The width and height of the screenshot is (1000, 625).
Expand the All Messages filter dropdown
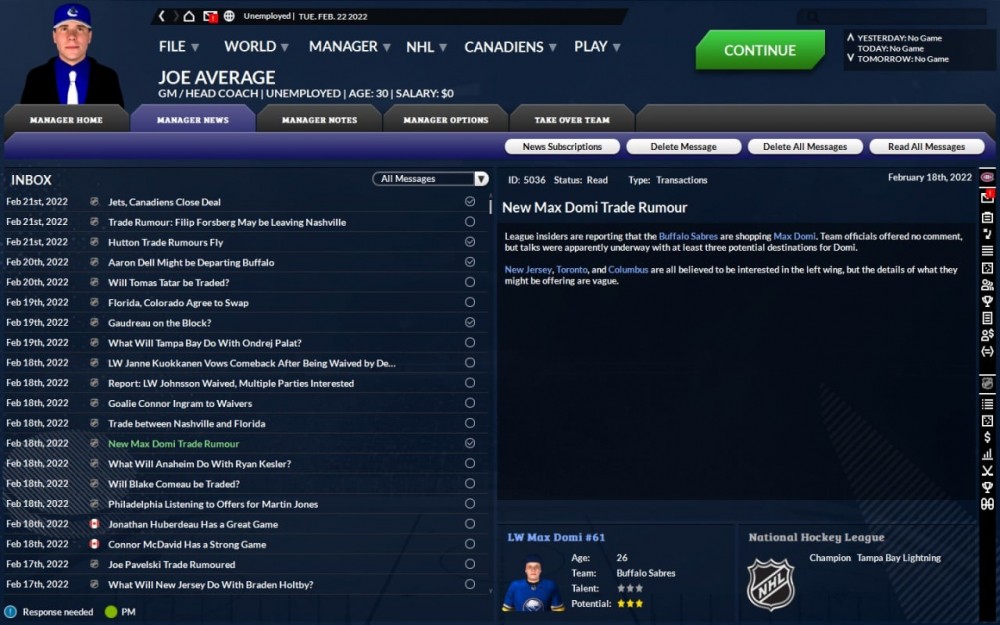point(430,179)
